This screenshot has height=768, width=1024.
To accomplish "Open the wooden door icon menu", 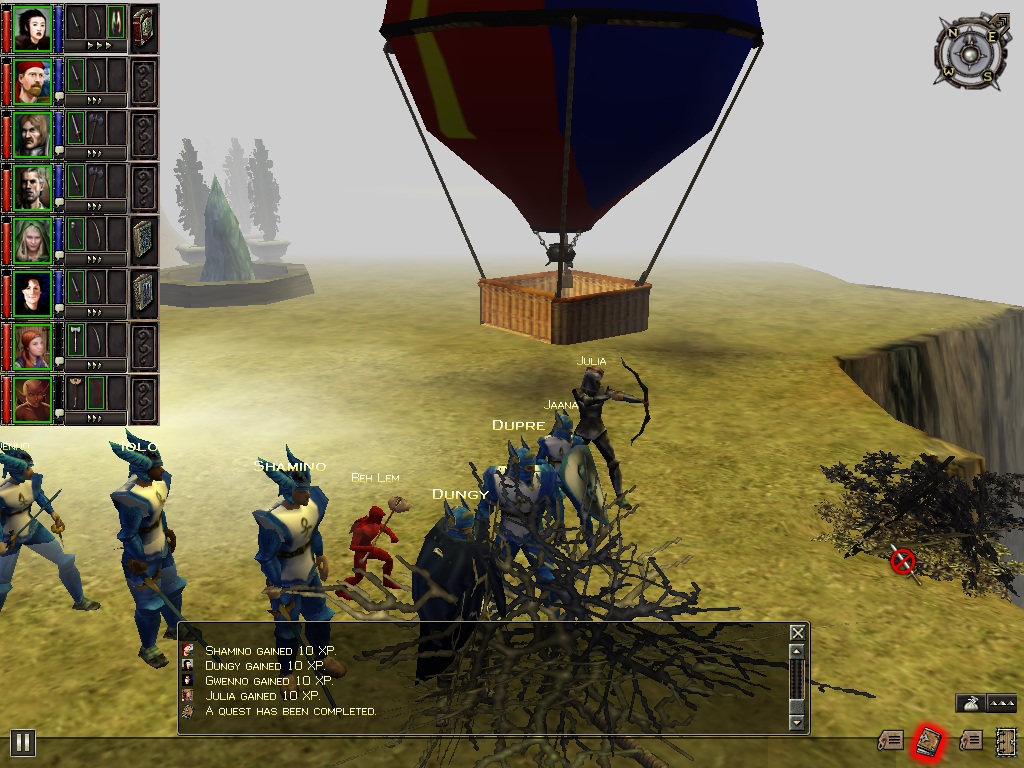I will tap(1005, 741).
